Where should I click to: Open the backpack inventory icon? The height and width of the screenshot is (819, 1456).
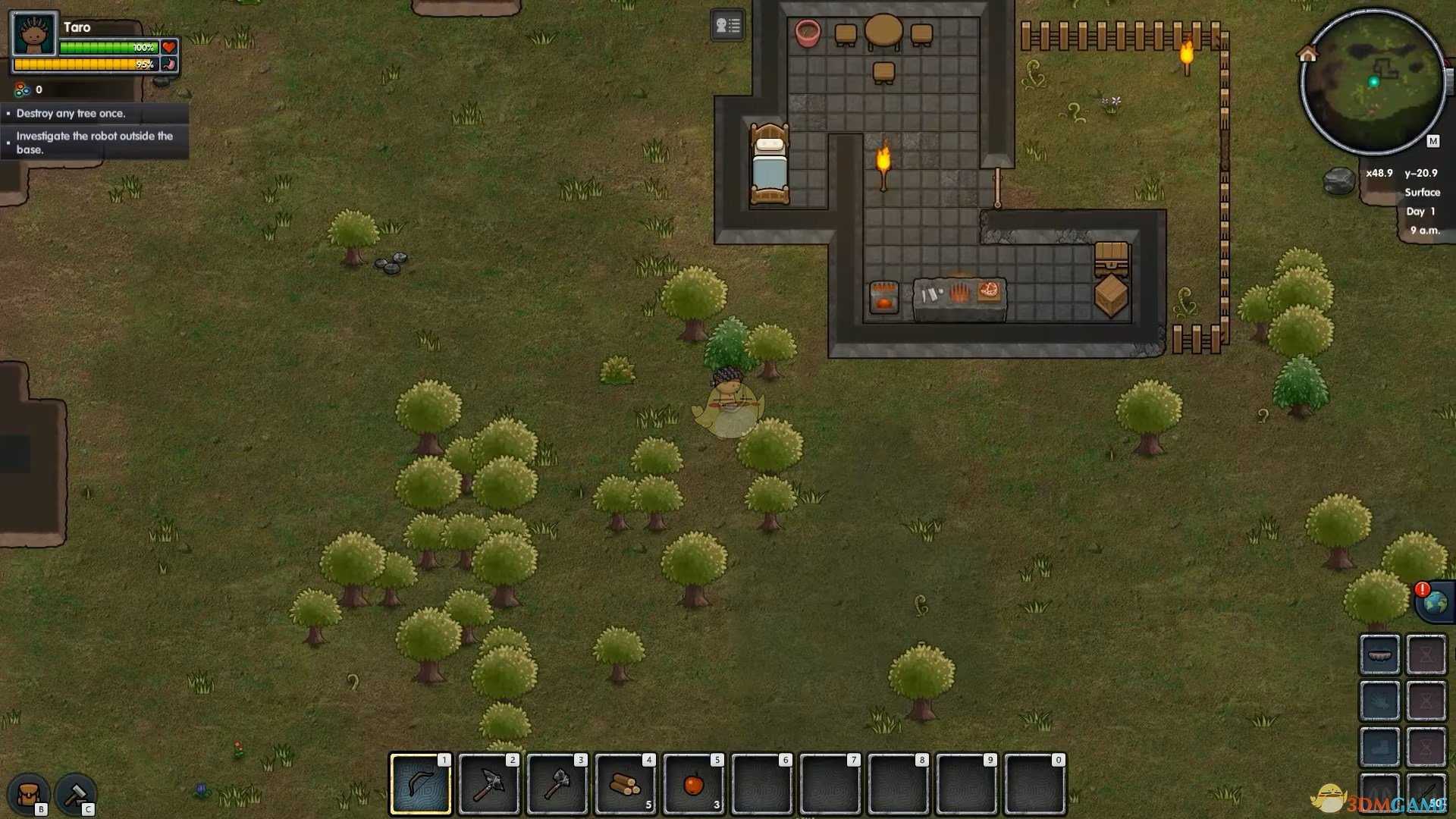click(29, 795)
